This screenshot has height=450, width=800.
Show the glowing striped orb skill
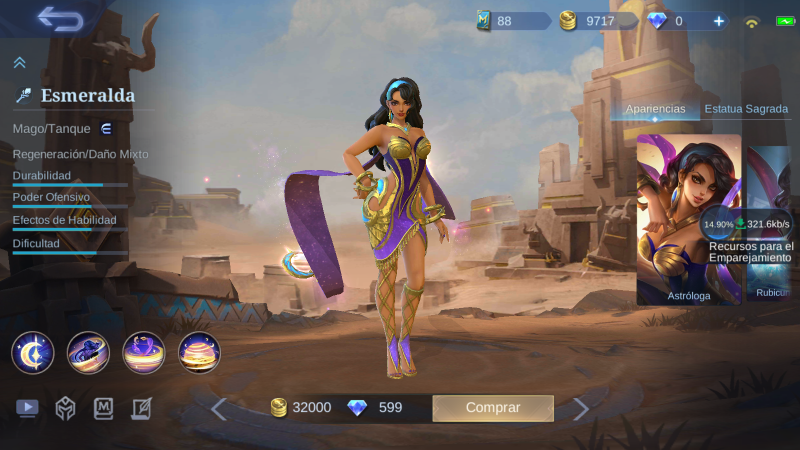[x=199, y=352]
